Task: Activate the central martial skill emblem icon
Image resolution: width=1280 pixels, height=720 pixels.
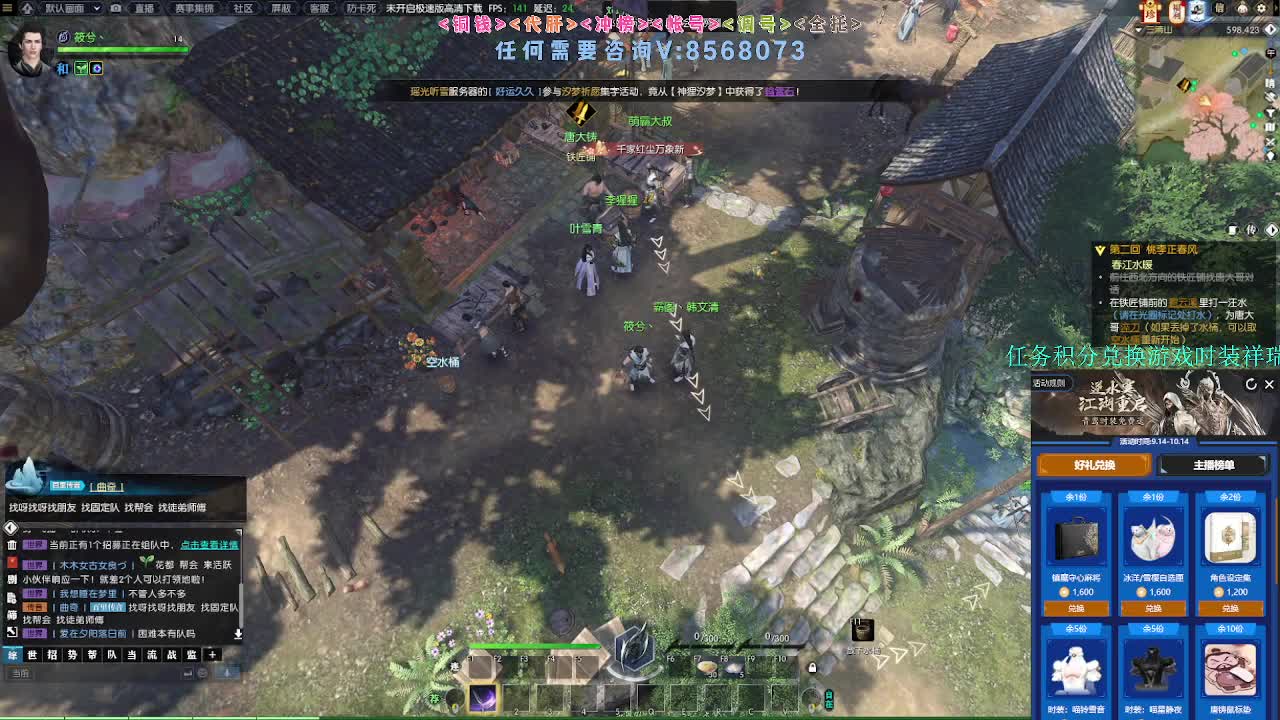Action: 633,652
